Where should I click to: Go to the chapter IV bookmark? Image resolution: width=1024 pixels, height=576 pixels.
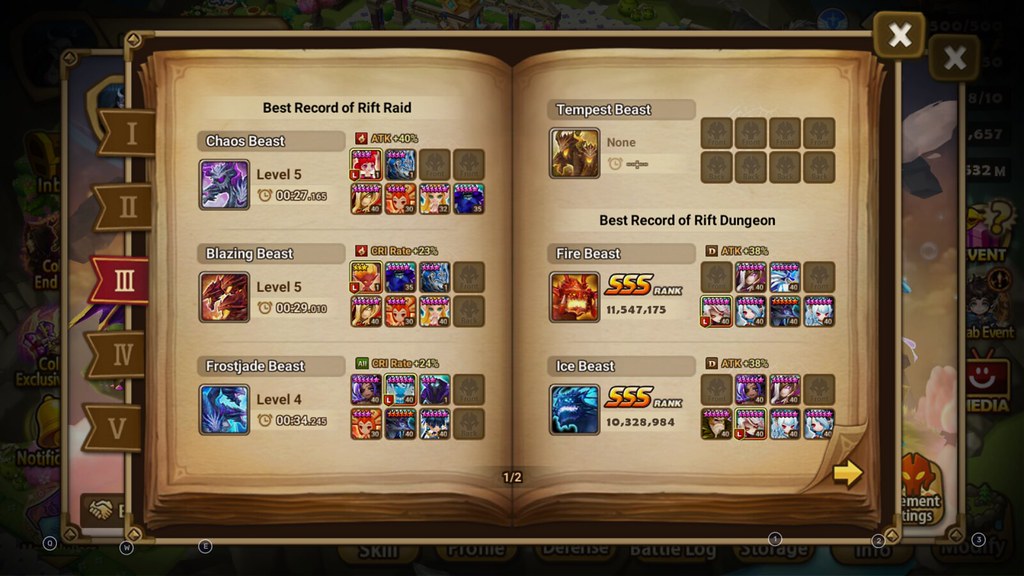pos(120,354)
